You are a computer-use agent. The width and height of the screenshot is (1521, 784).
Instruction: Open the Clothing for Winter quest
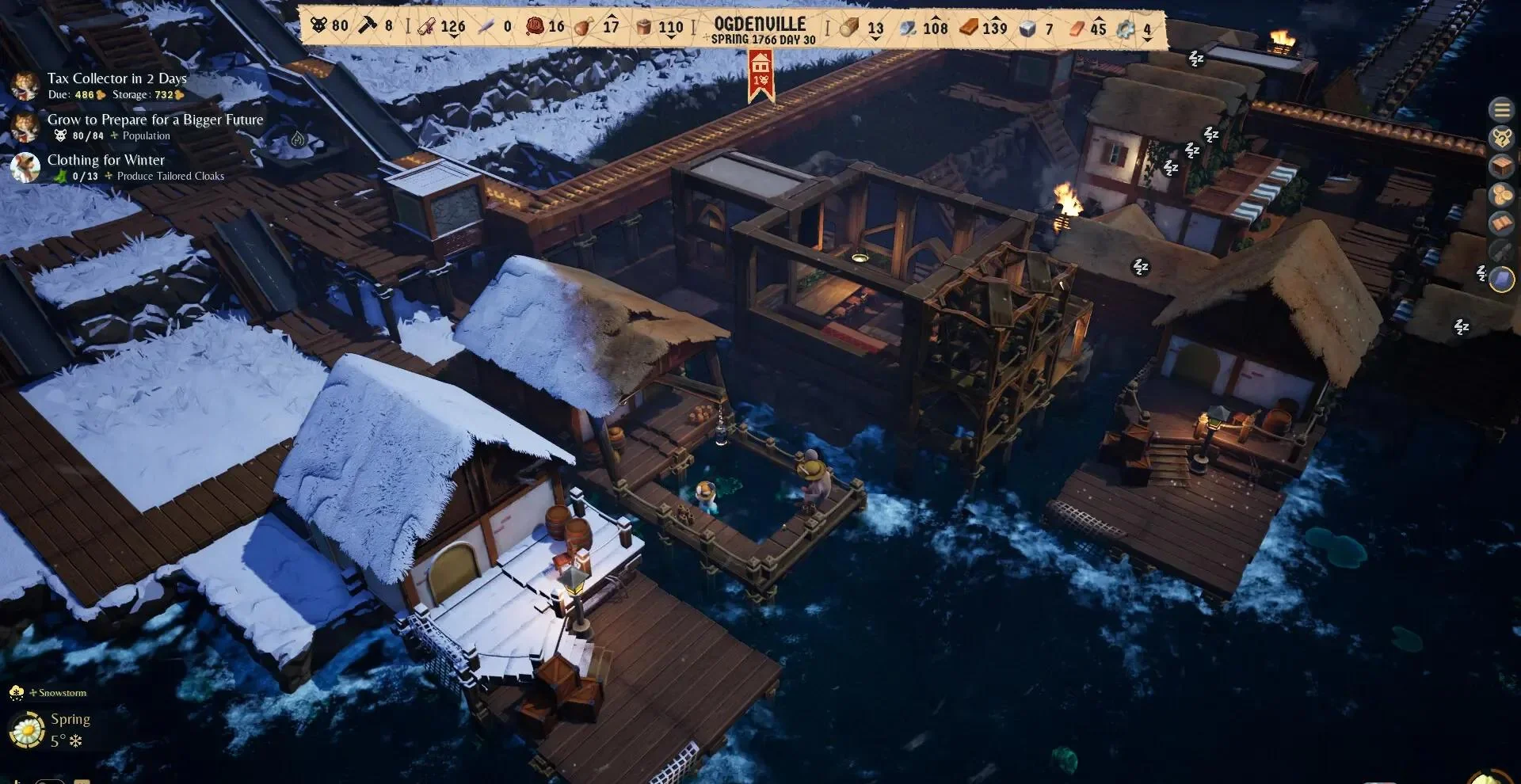[105, 160]
